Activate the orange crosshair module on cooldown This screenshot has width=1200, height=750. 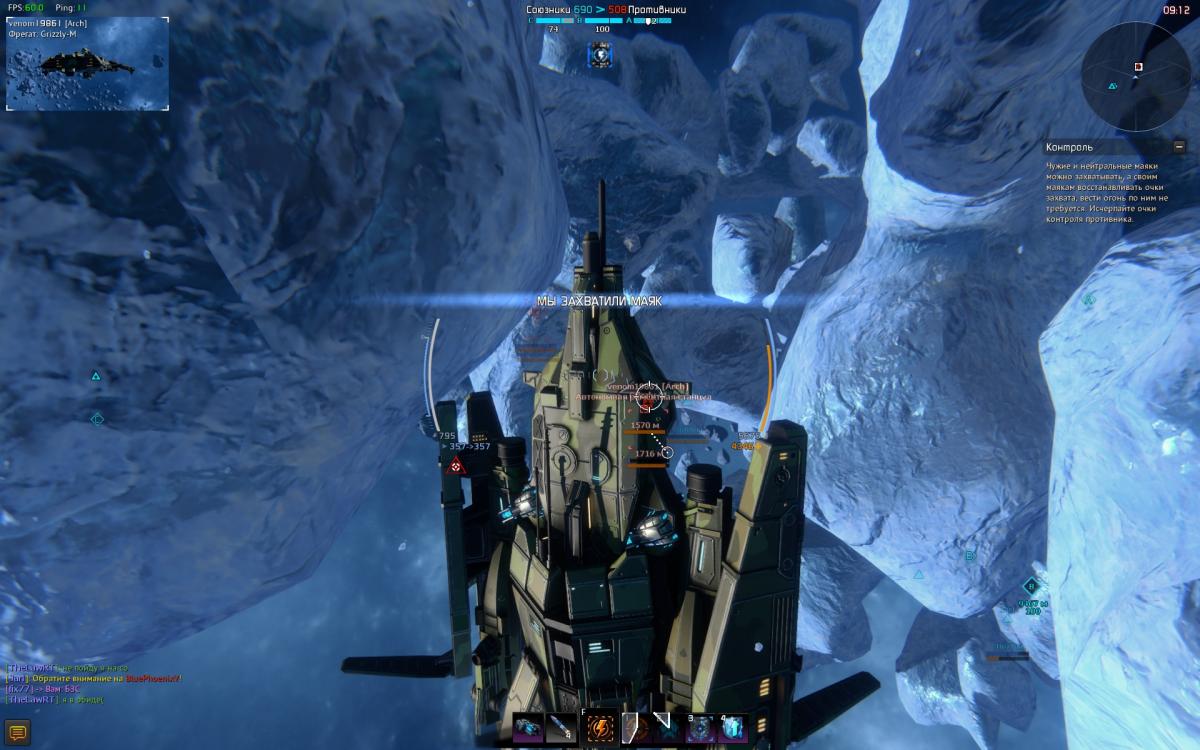tap(634, 729)
